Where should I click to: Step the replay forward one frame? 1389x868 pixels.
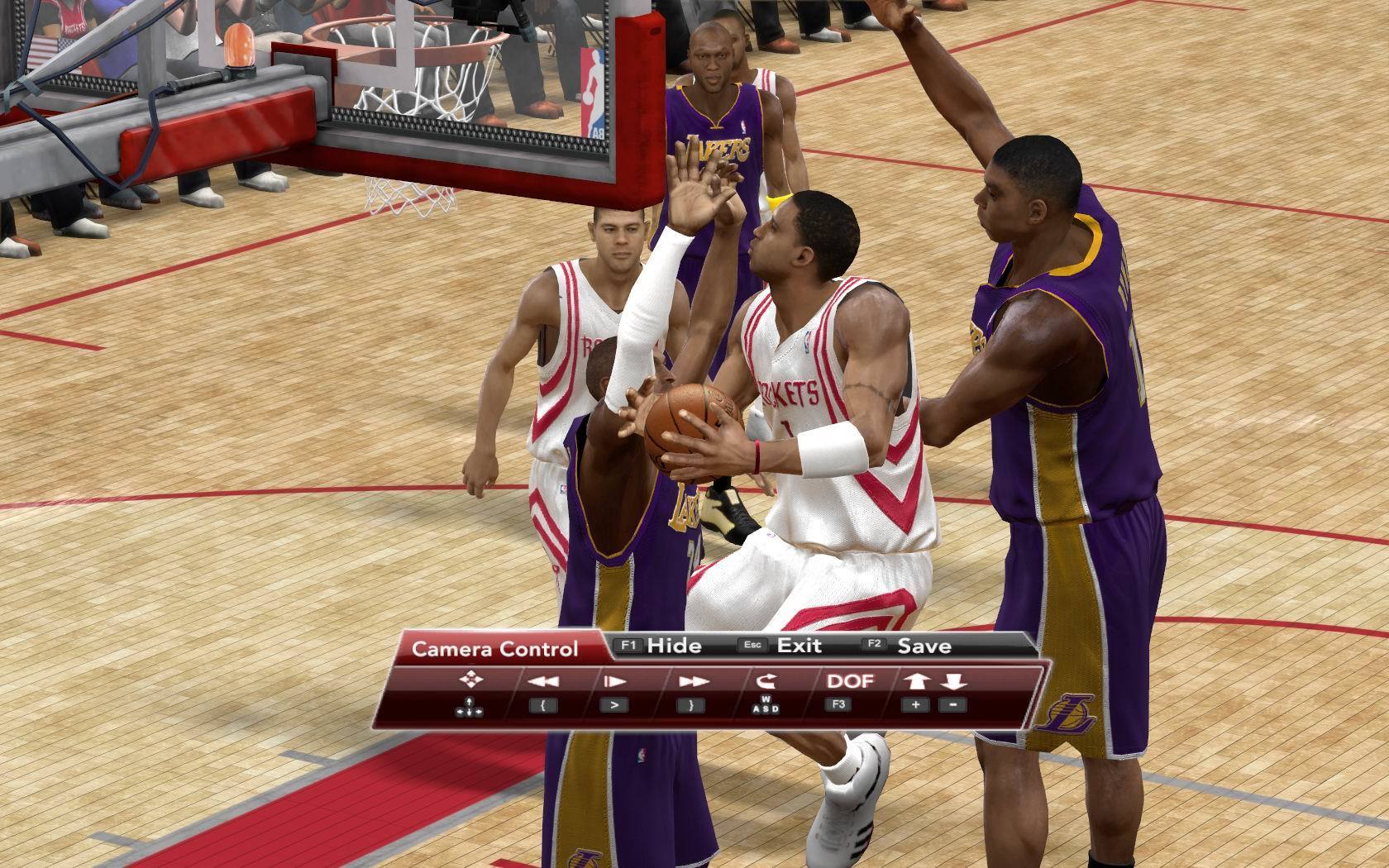614,681
